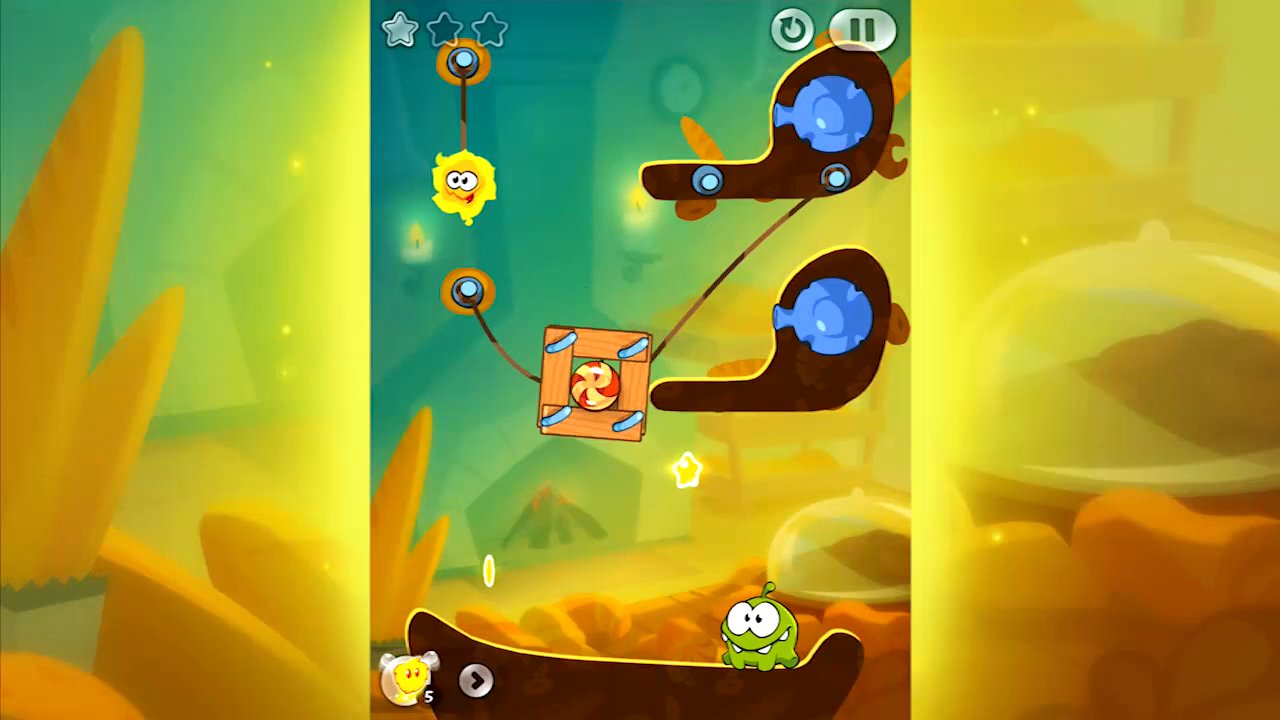Collect the glowing coin mid-screen
The image size is (1280, 720).
489,570
